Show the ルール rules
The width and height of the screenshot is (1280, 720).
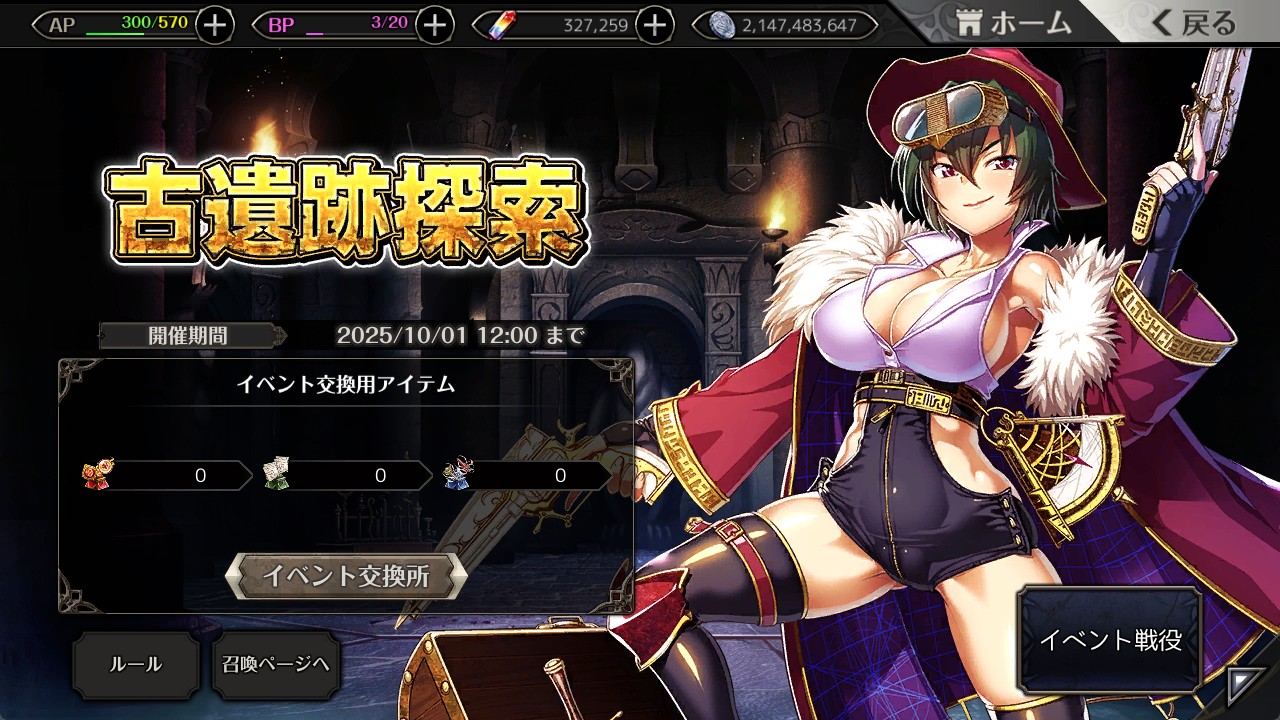[135, 664]
